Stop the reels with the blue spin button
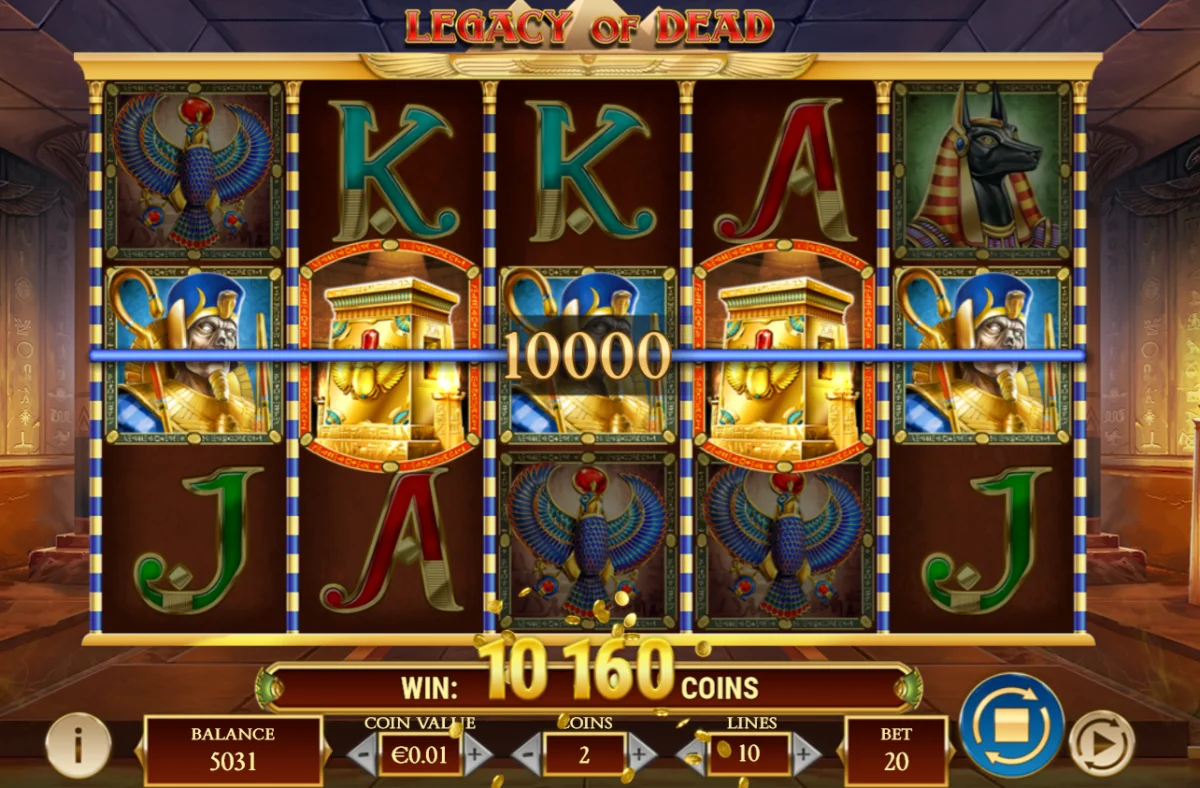1200x788 pixels. coord(1011,725)
